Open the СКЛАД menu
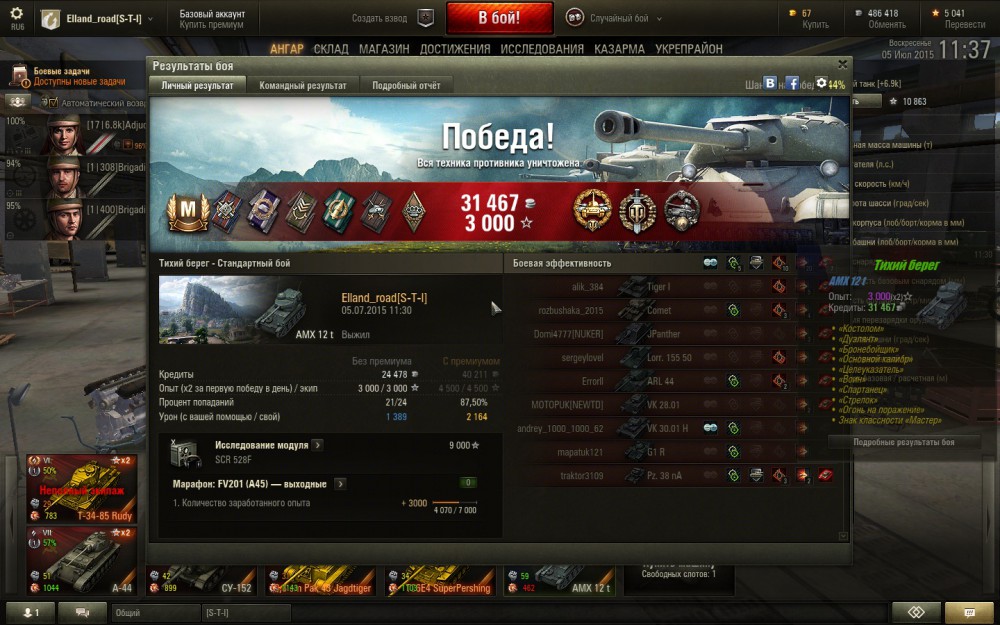The image size is (1000, 625). coord(331,49)
